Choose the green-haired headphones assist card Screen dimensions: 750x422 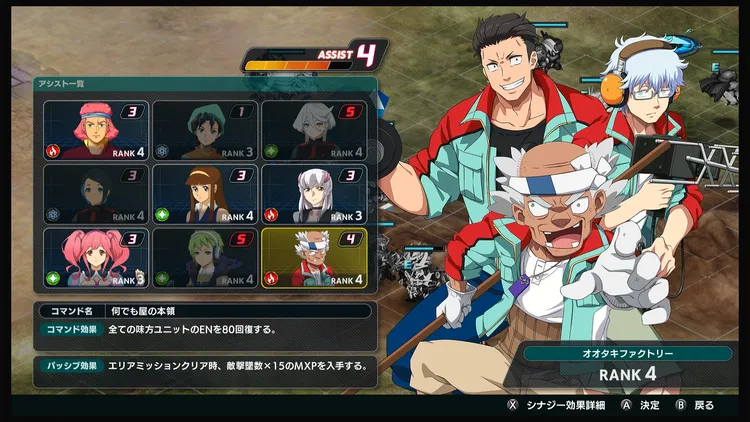click(x=205, y=258)
